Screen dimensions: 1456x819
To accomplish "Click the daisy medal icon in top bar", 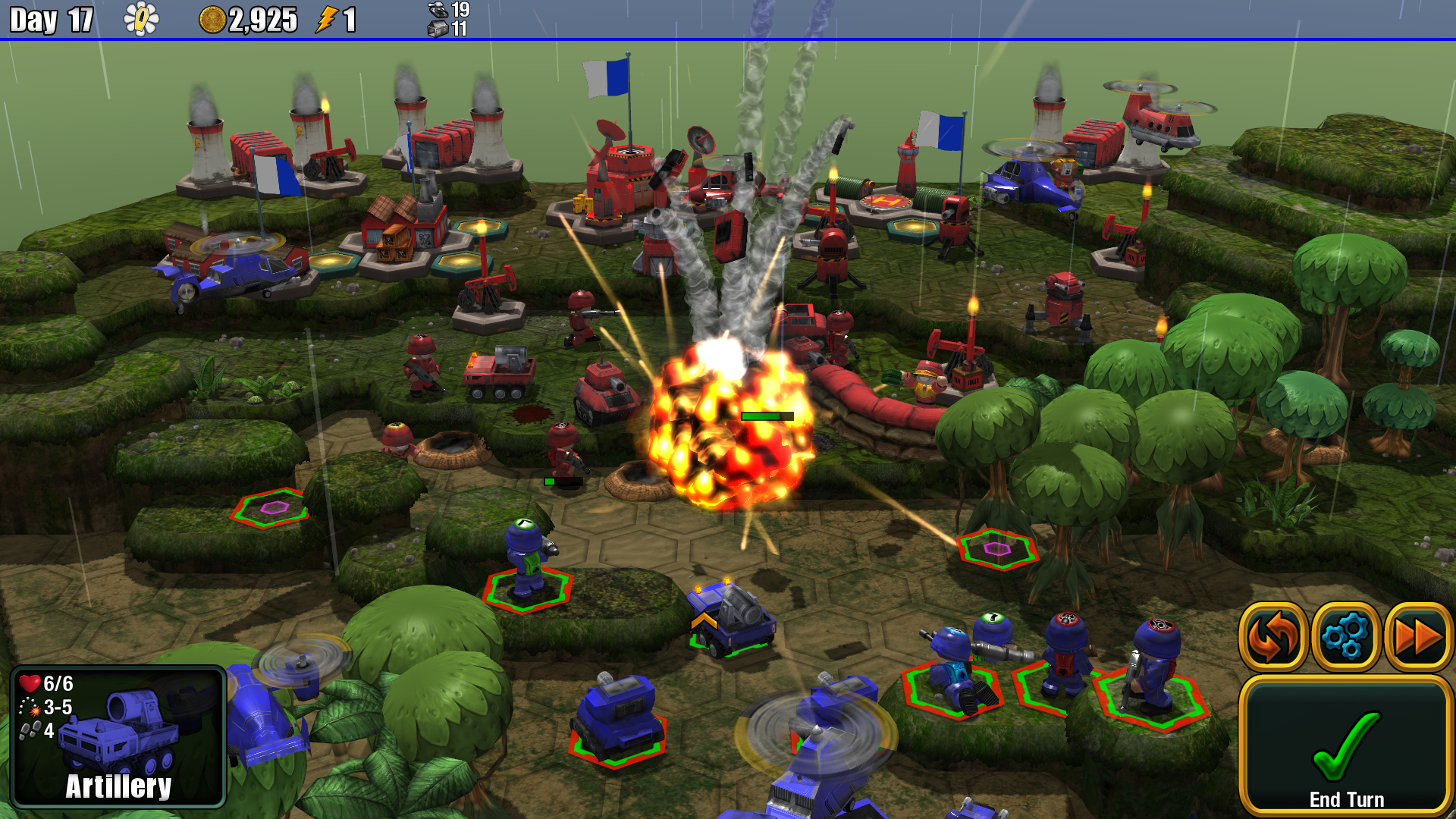I will tap(141, 20).
